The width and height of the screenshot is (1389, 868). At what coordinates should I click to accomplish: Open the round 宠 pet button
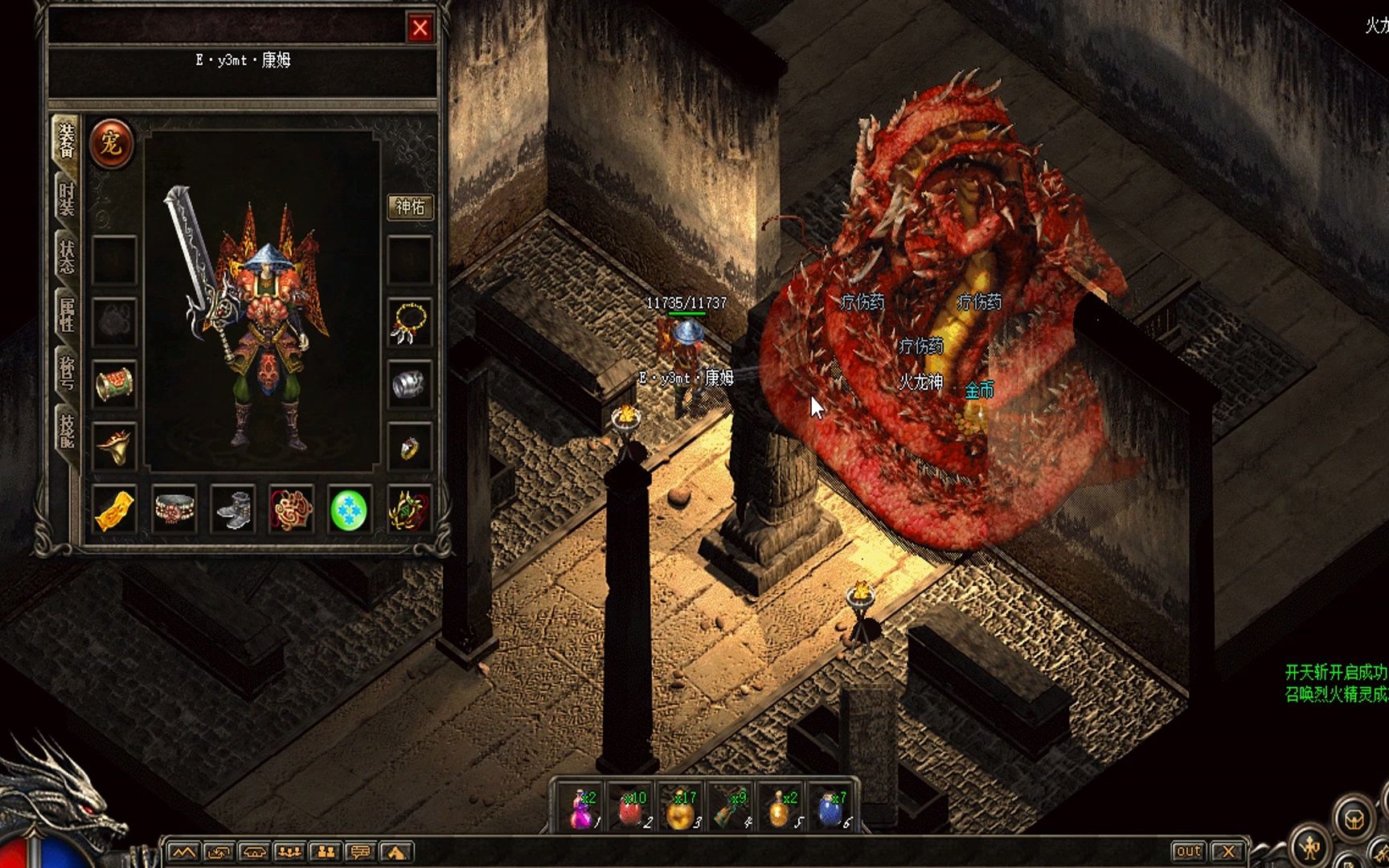(111, 144)
